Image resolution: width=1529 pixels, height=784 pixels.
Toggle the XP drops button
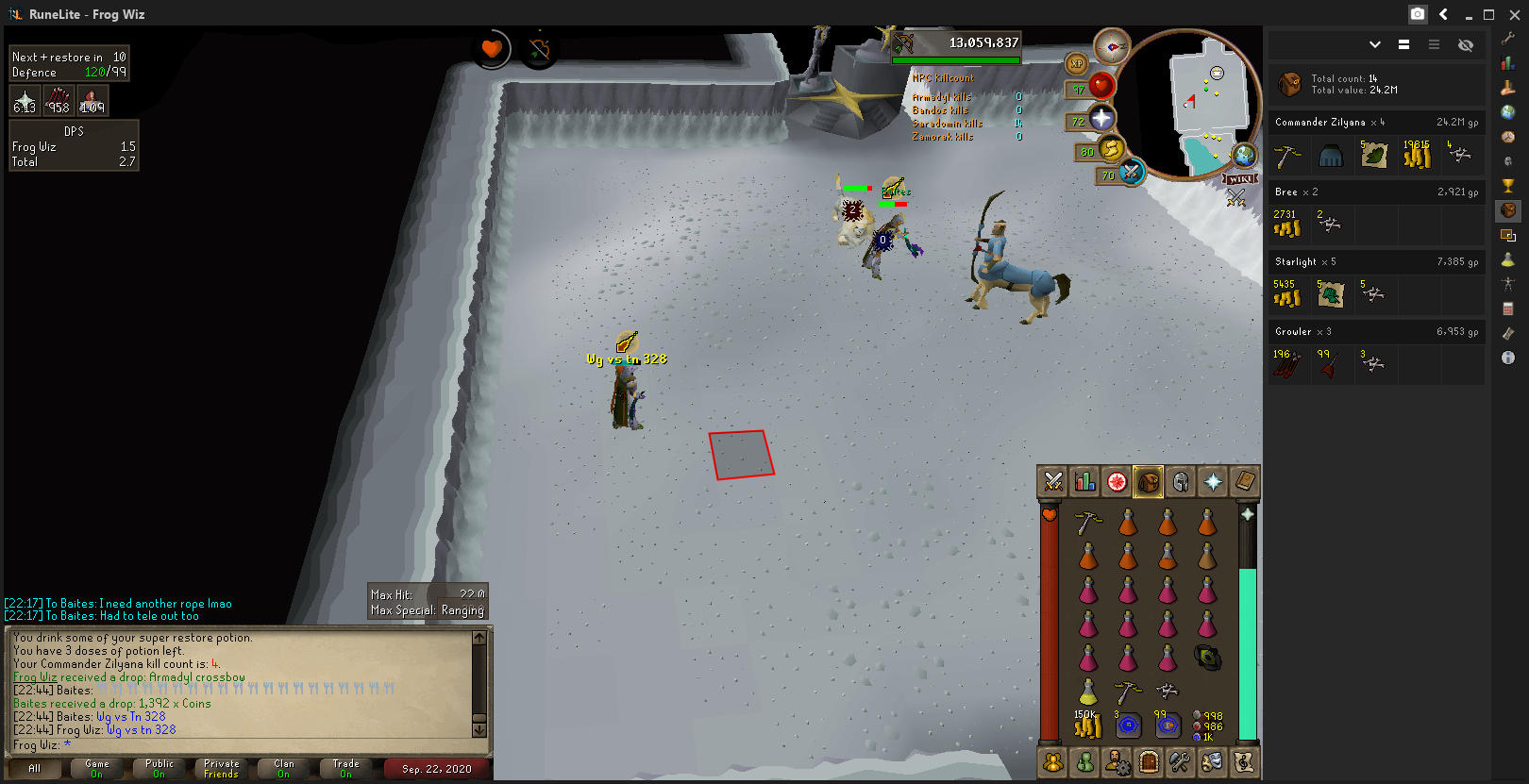[x=1077, y=63]
